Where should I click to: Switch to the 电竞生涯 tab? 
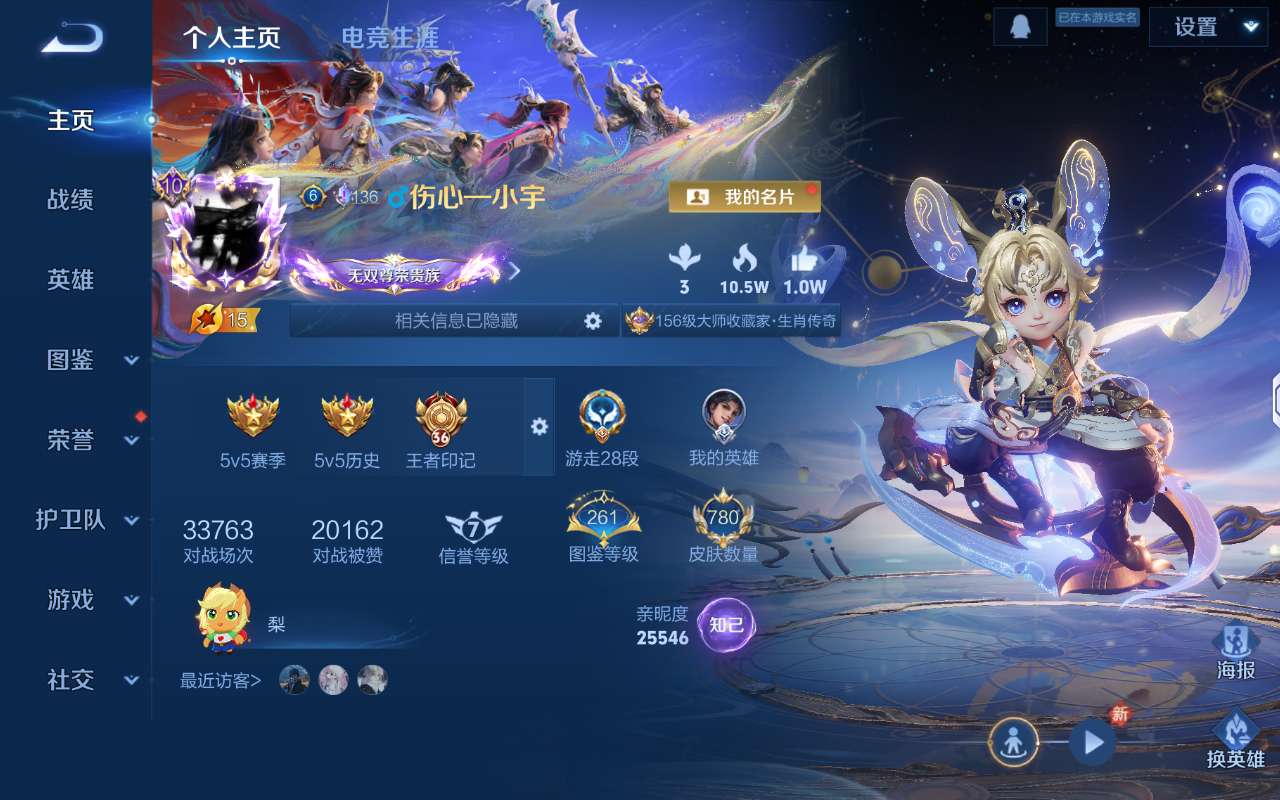[389, 38]
